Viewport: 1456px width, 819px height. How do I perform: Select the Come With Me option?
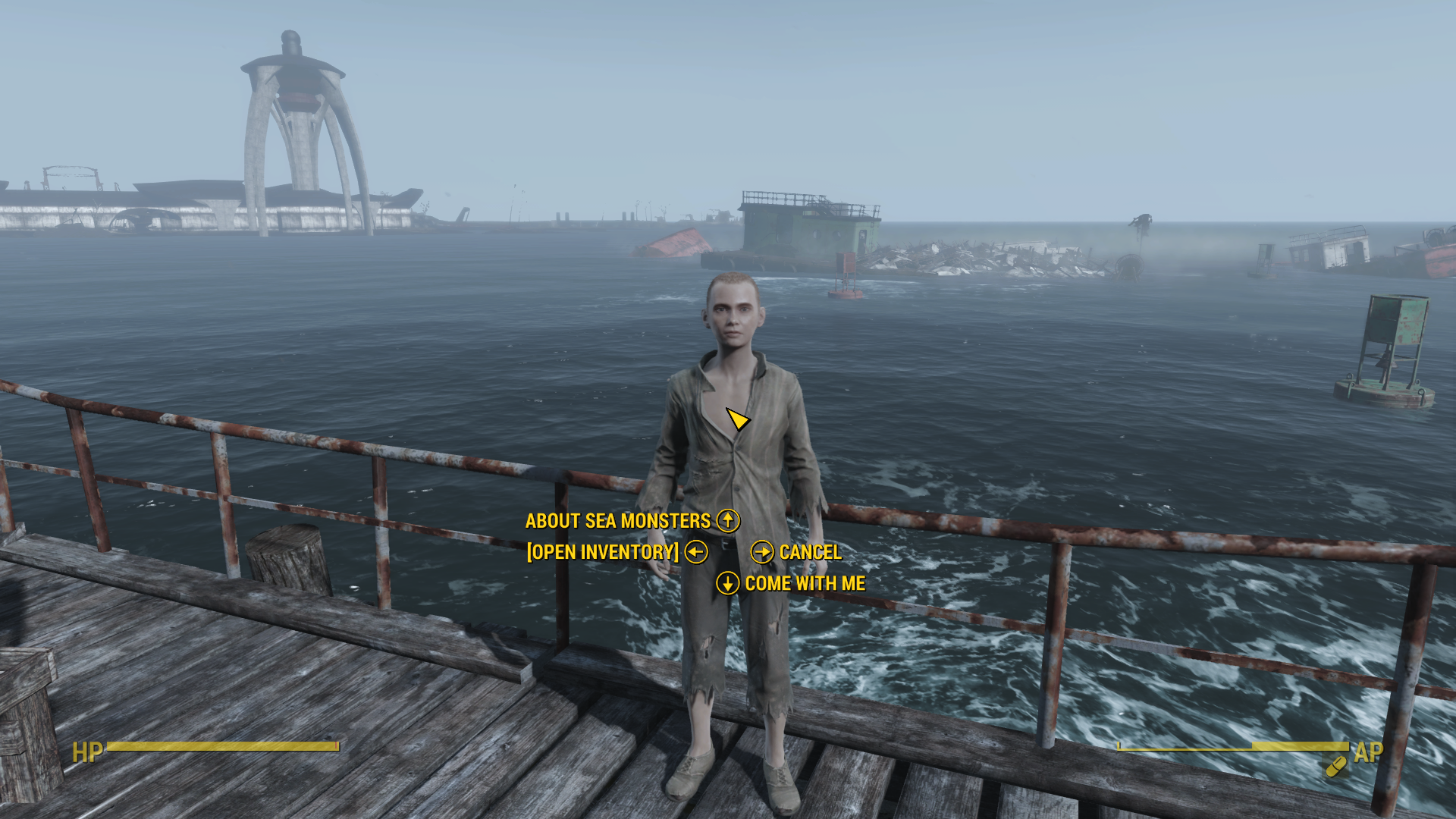pos(805,583)
